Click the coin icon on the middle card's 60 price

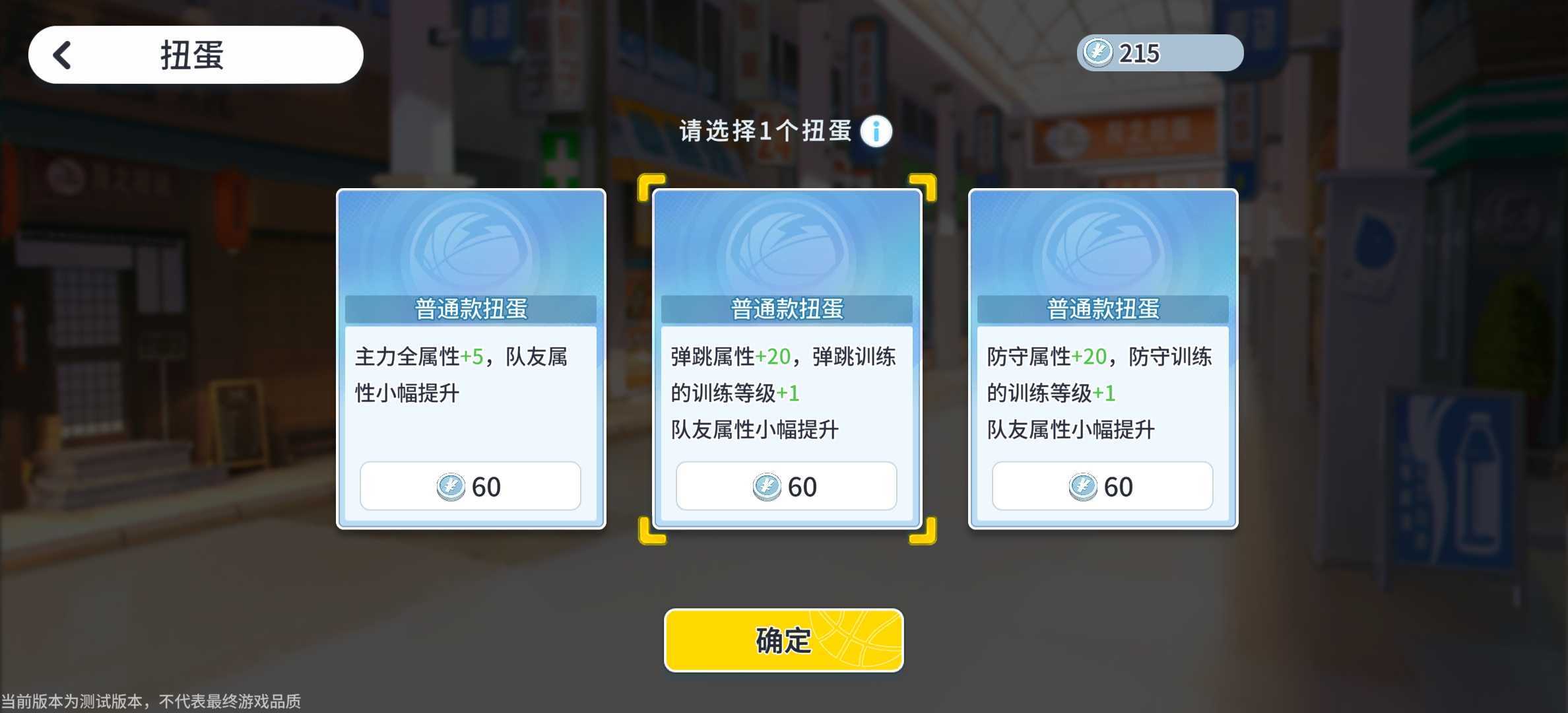point(768,486)
